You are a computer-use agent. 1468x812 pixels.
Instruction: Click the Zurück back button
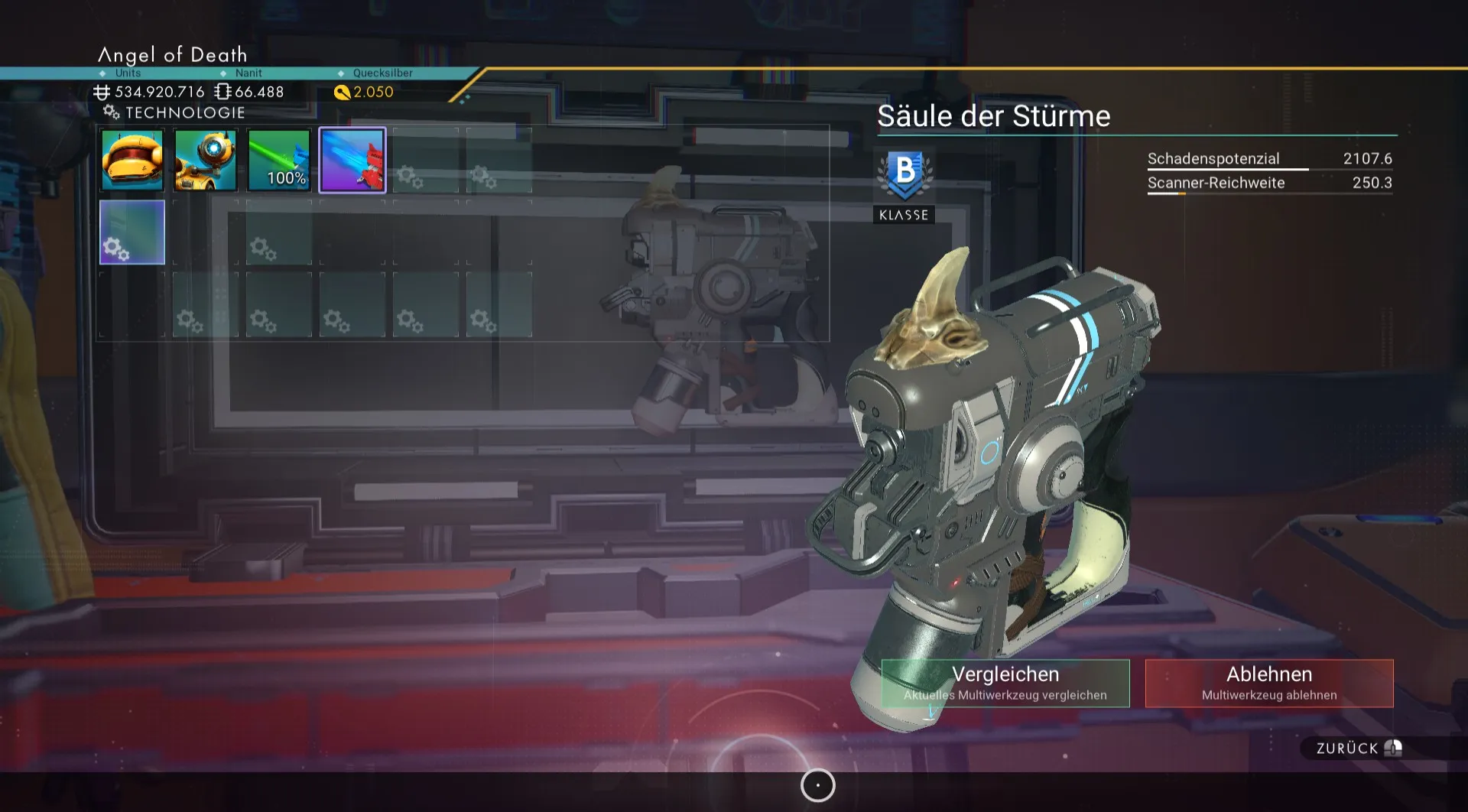tap(1358, 748)
